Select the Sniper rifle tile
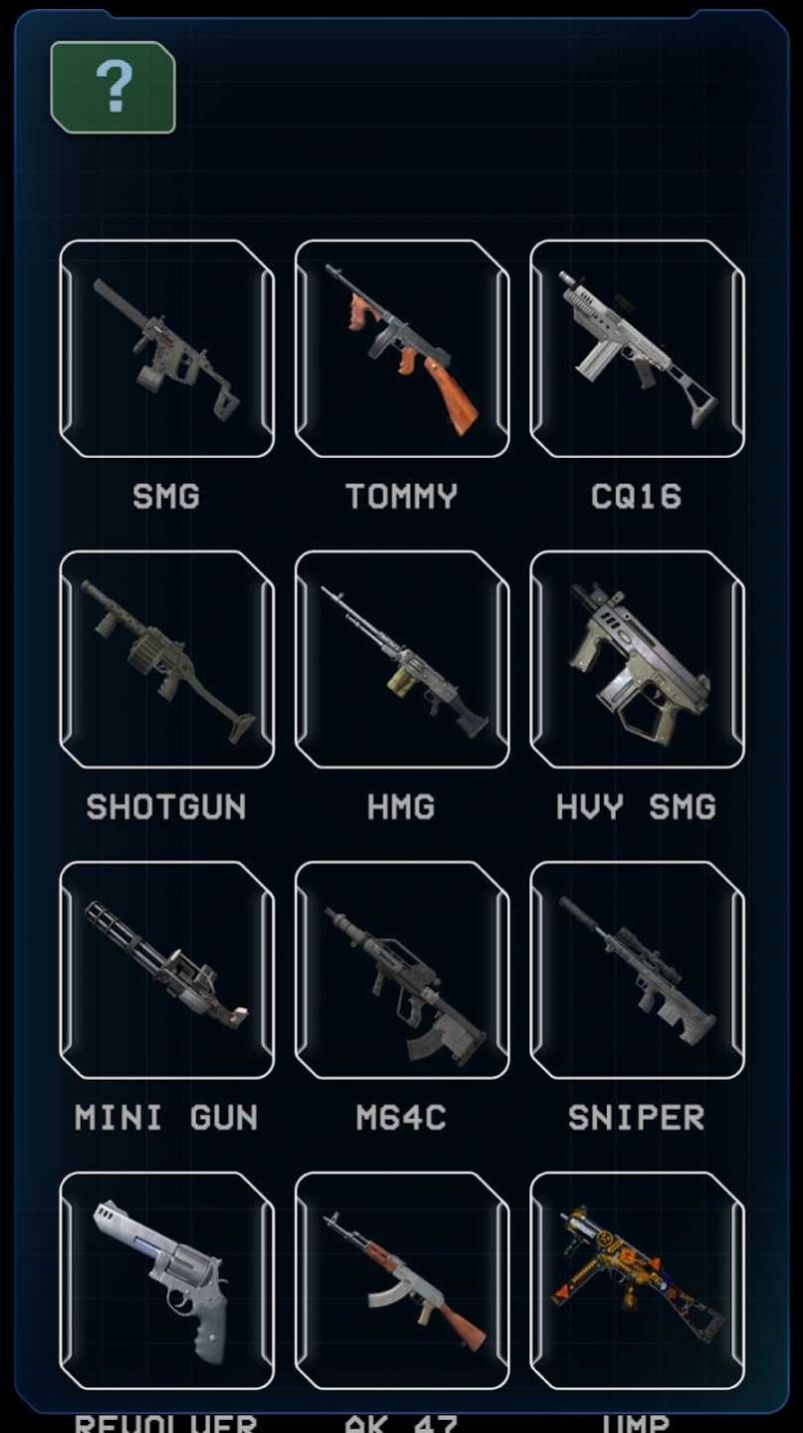The width and height of the screenshot is (803, 1433). [637, 970]
